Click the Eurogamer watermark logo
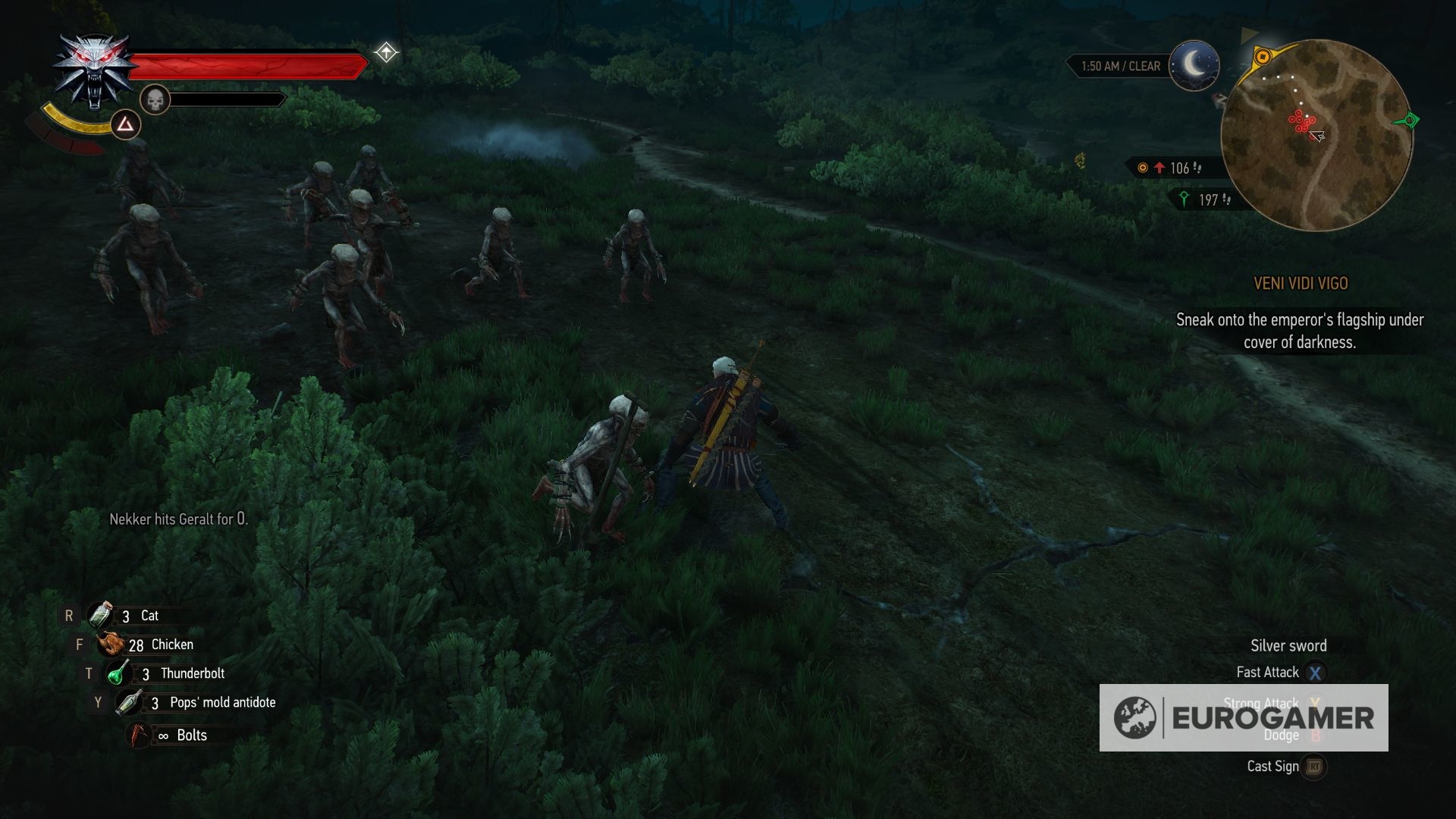1456x819 pixels. pos(1244,717)
